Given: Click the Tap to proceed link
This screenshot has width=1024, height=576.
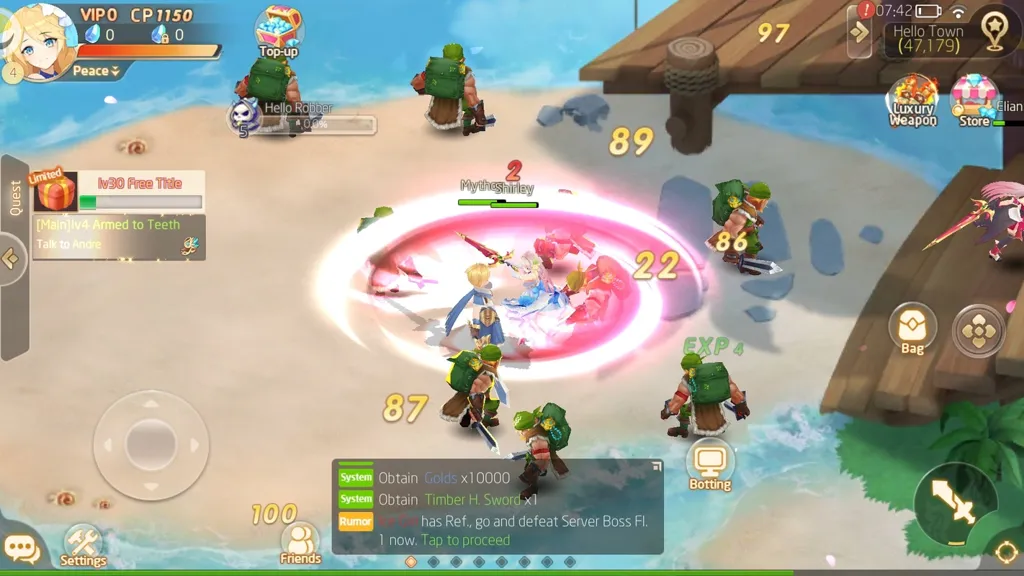Looking at the screenshot, I should click(465, 540).
